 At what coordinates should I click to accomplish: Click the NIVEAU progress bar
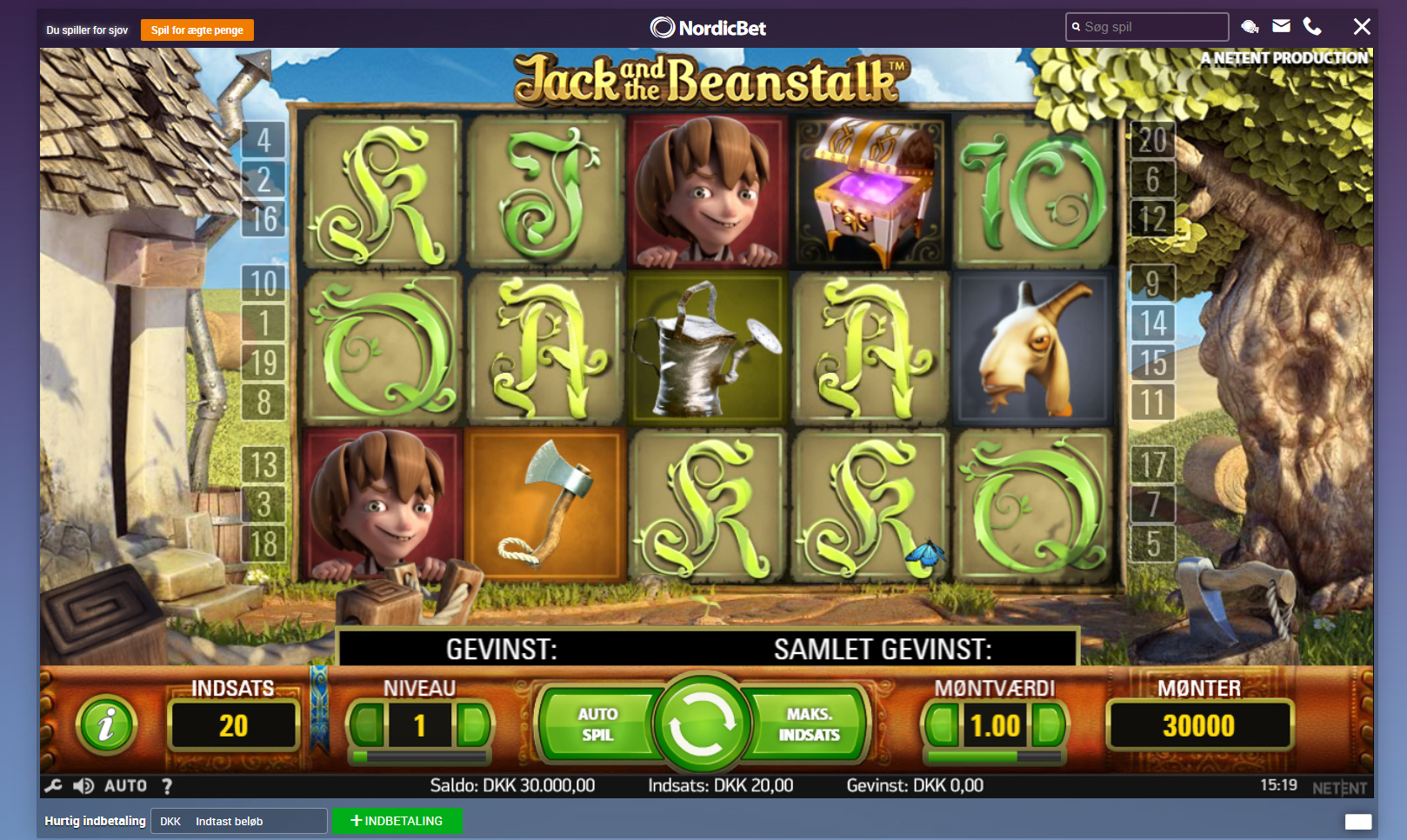[x=421, y=756]
